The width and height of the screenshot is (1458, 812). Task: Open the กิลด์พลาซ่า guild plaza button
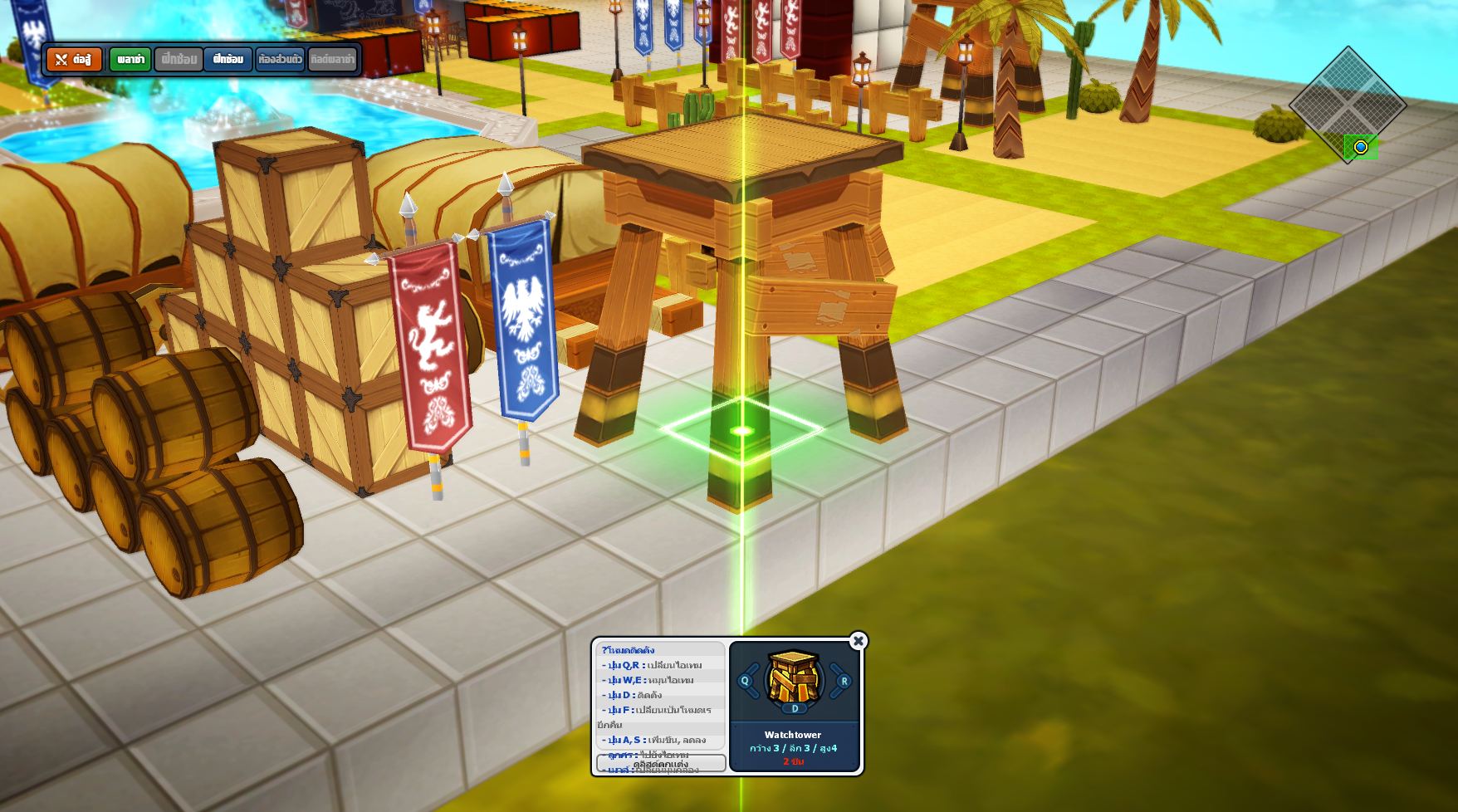tap(332, 60)
